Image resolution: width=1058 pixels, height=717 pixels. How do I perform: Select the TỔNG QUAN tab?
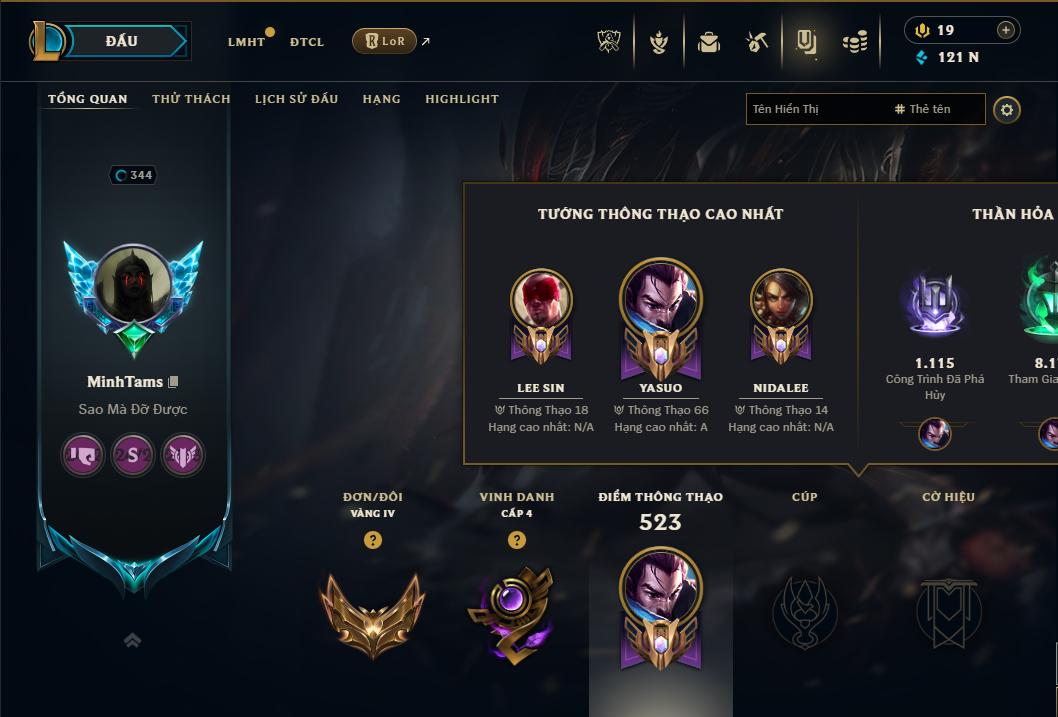click(x=88, y=99)
